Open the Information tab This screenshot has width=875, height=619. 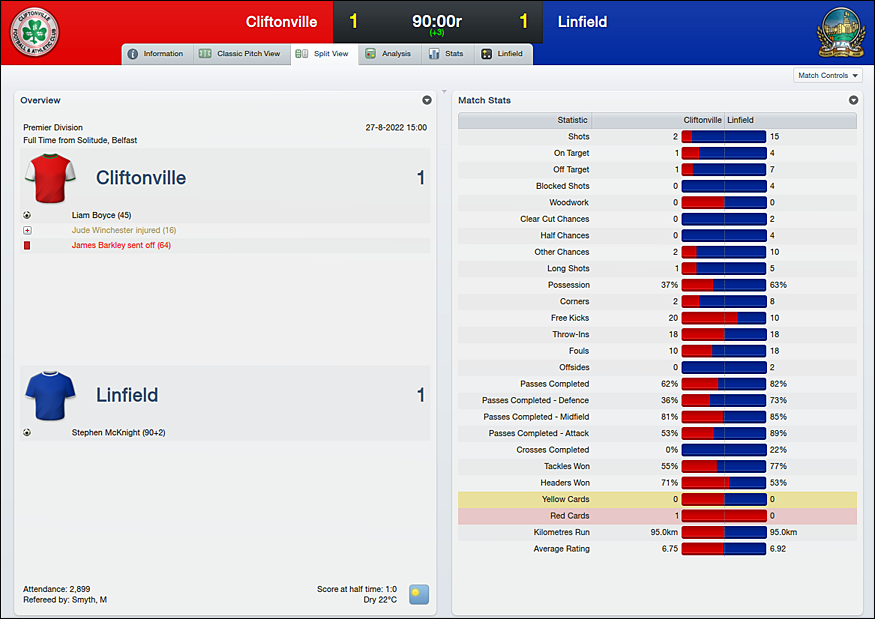(156, 54)
